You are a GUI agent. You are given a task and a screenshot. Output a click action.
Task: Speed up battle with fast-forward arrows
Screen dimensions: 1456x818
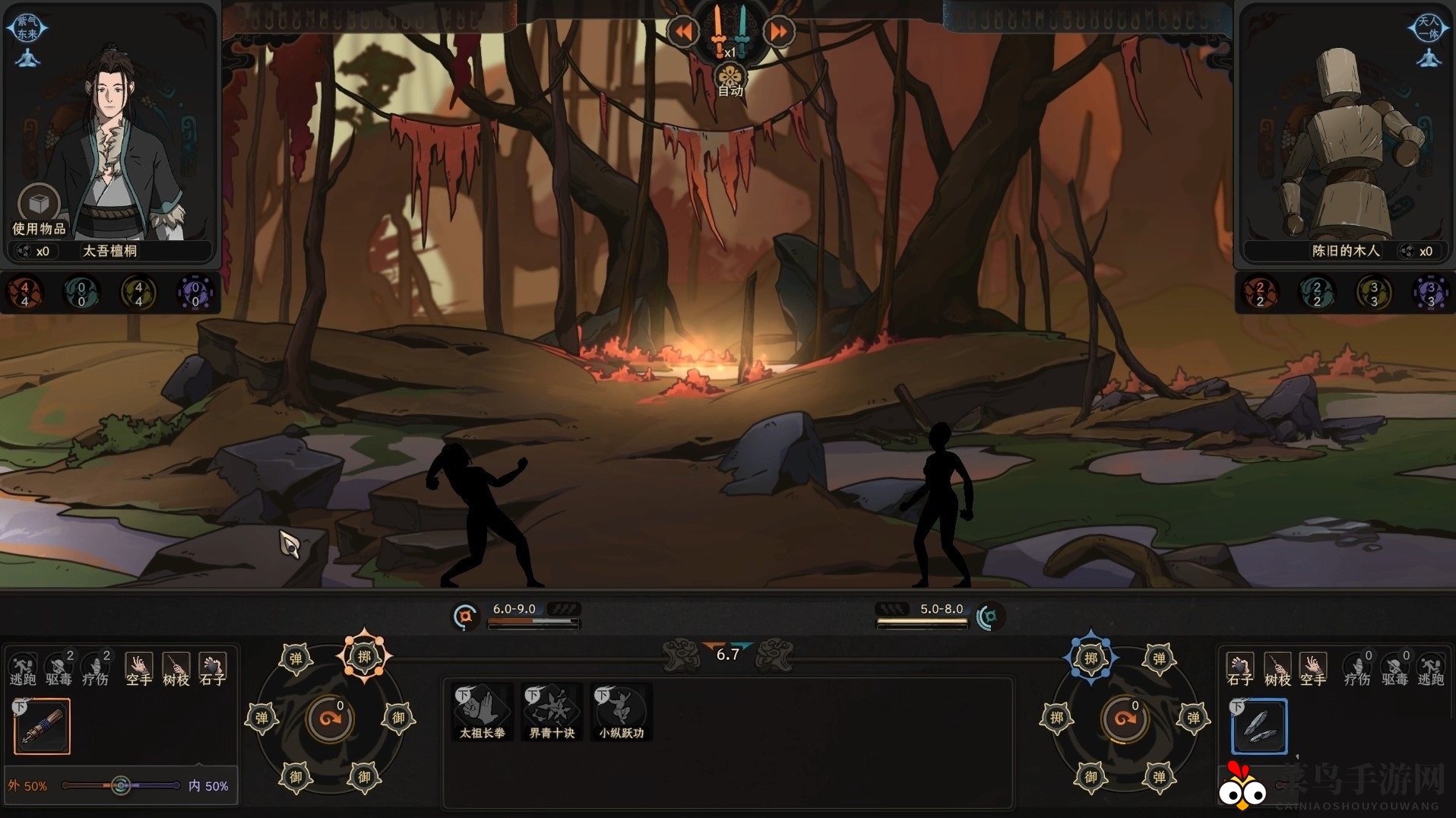(x=778, y=32)
